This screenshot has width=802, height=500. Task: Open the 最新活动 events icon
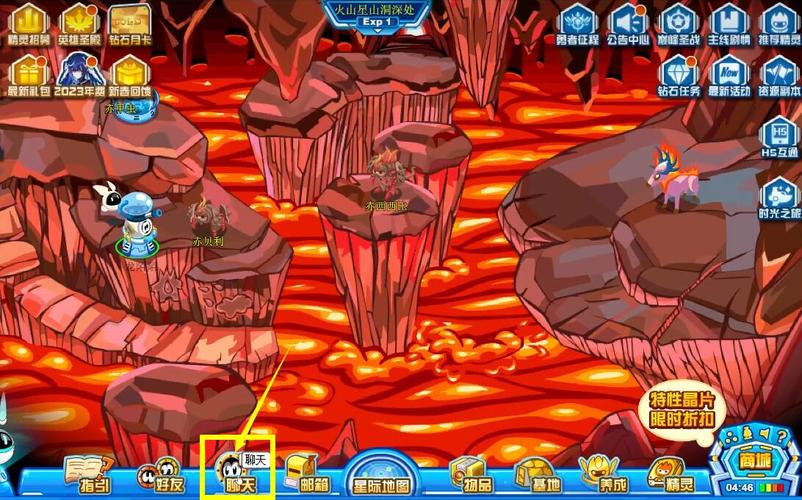729,75
